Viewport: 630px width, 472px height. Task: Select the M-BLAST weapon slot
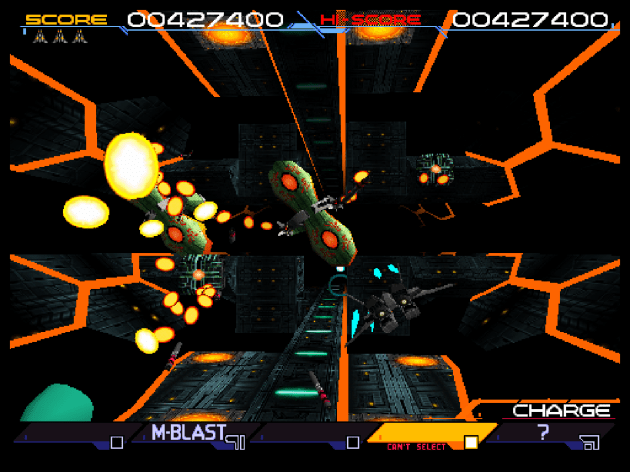190,435
